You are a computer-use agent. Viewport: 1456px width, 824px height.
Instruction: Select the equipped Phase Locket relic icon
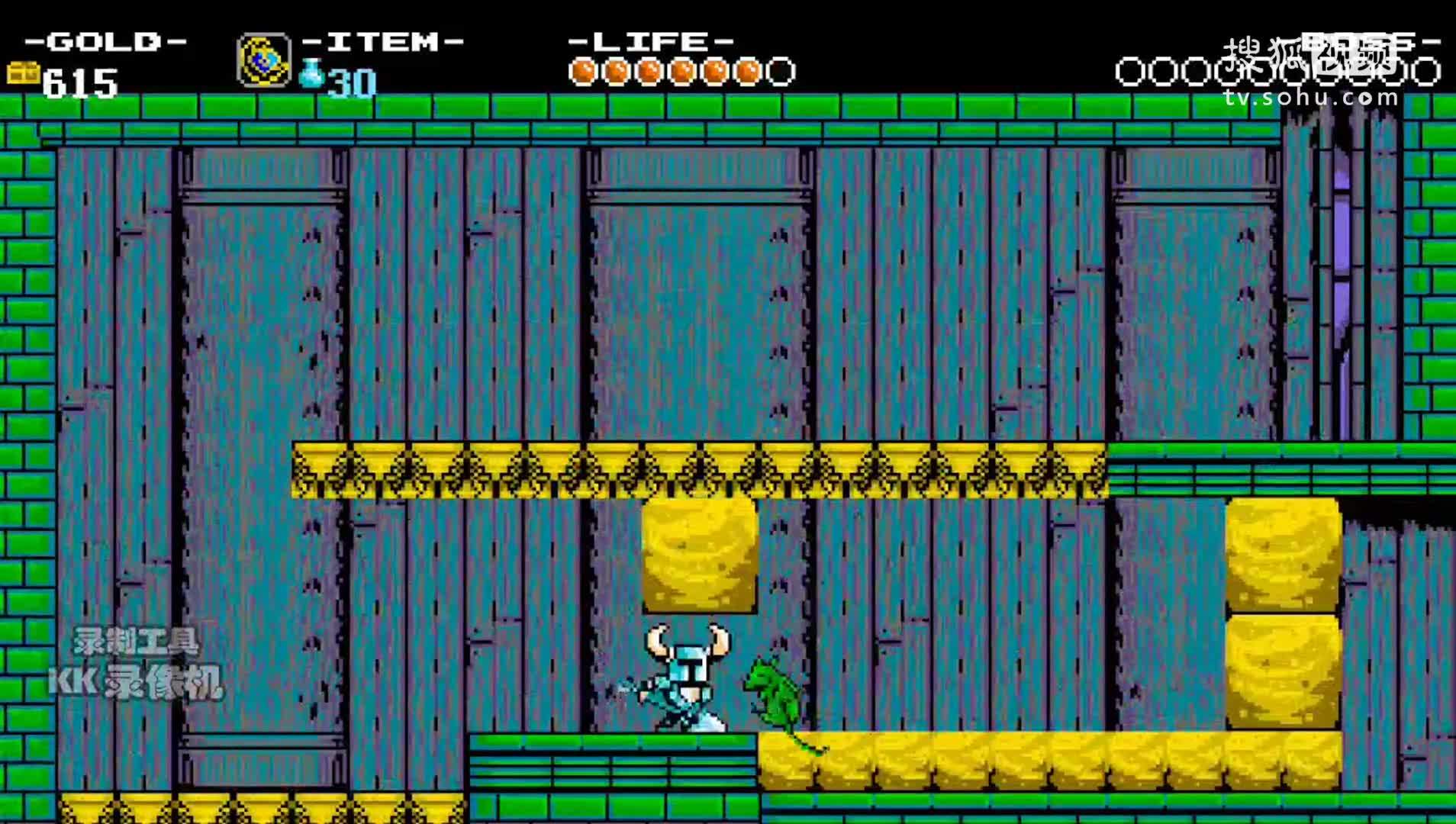263,60
